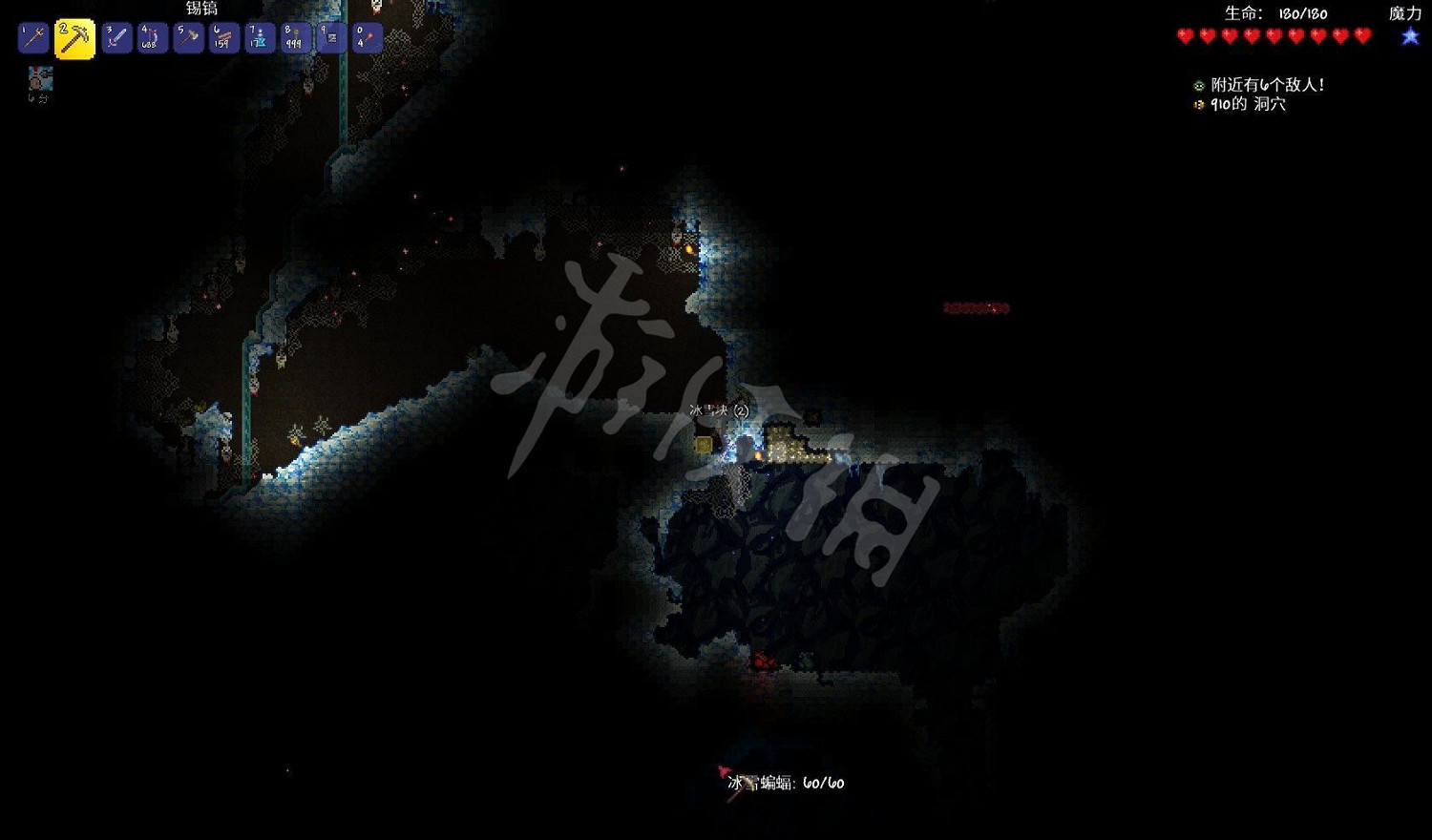Select the glowstick stack in hotbar slot 7
This screenshot has height=840, width=1432.
(258, 36)
